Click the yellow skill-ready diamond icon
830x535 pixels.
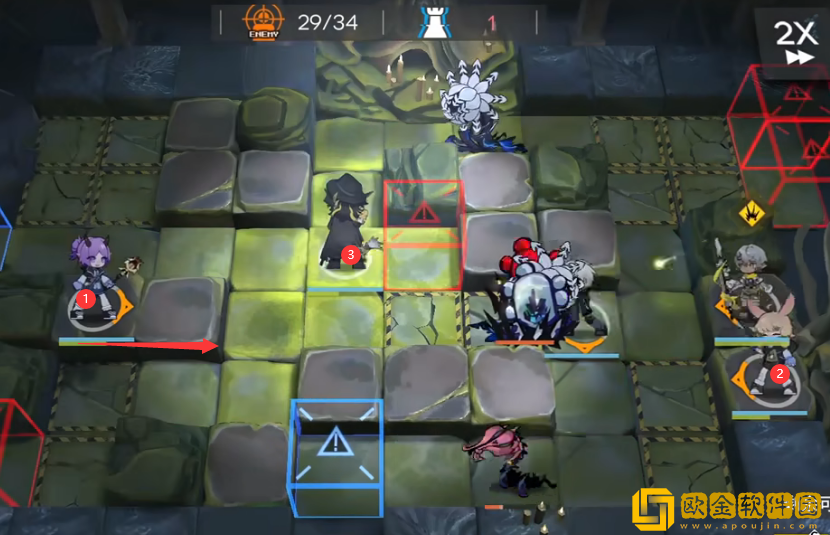pyautogui.click(x=752, y=212)
